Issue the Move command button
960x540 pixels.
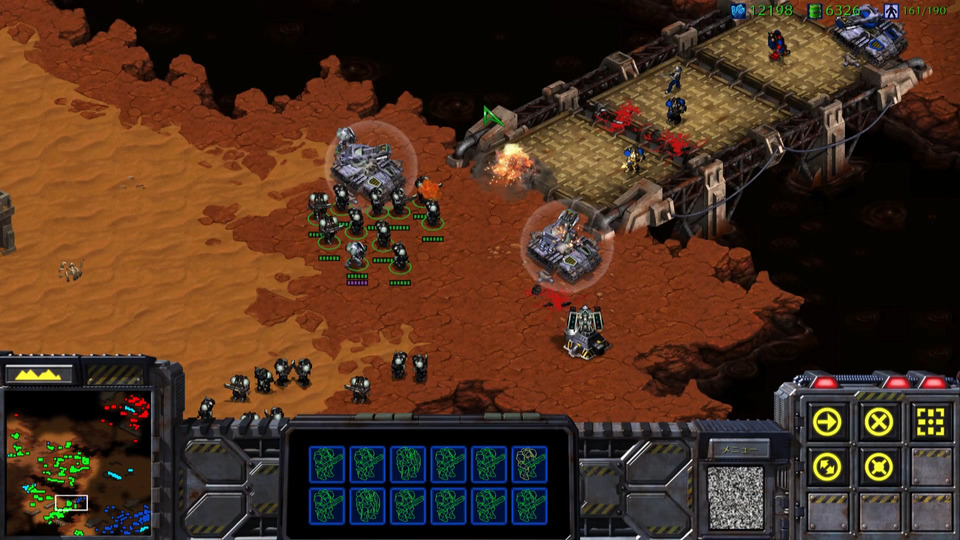pyautogui.click(x=829, y=422)
